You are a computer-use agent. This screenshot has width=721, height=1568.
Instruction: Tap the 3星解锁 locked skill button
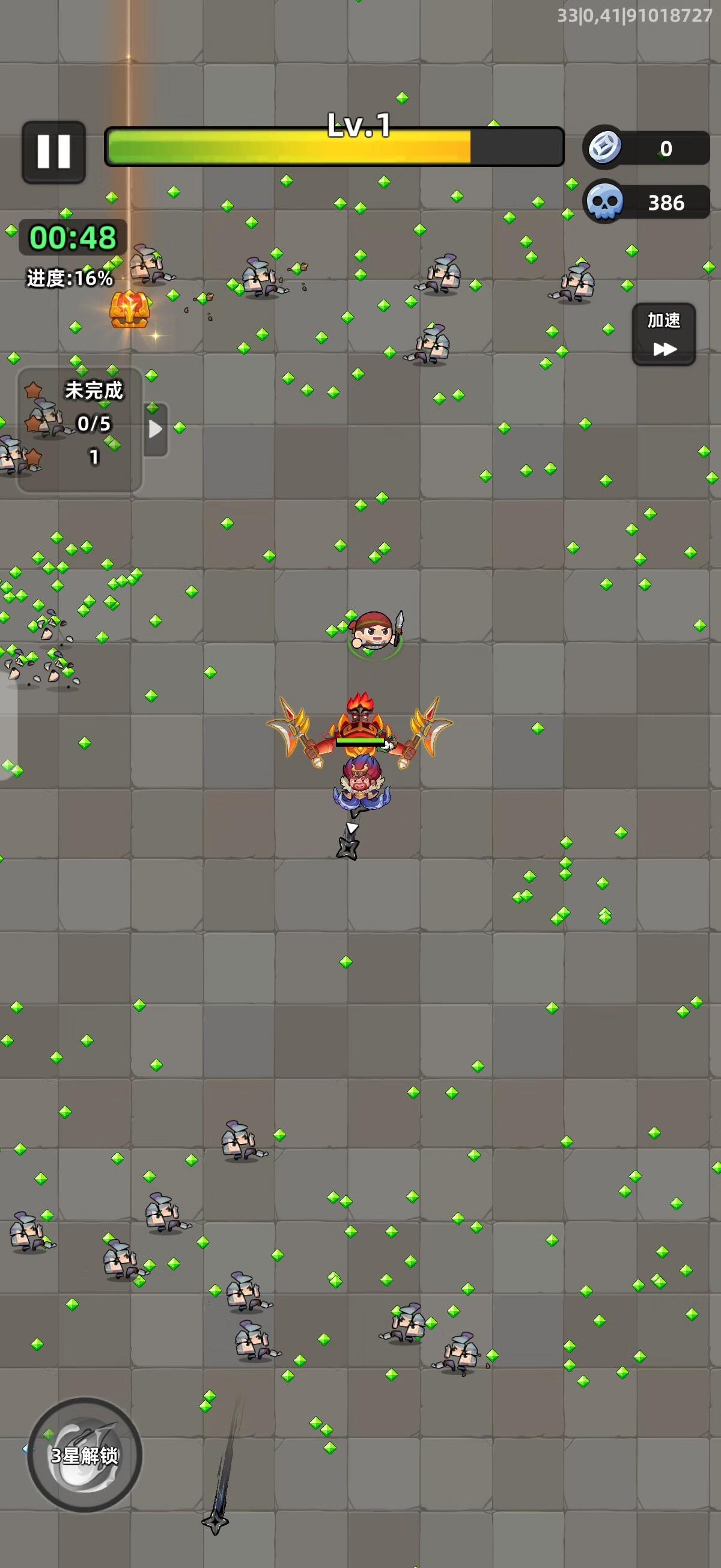tap(85, 1455)
